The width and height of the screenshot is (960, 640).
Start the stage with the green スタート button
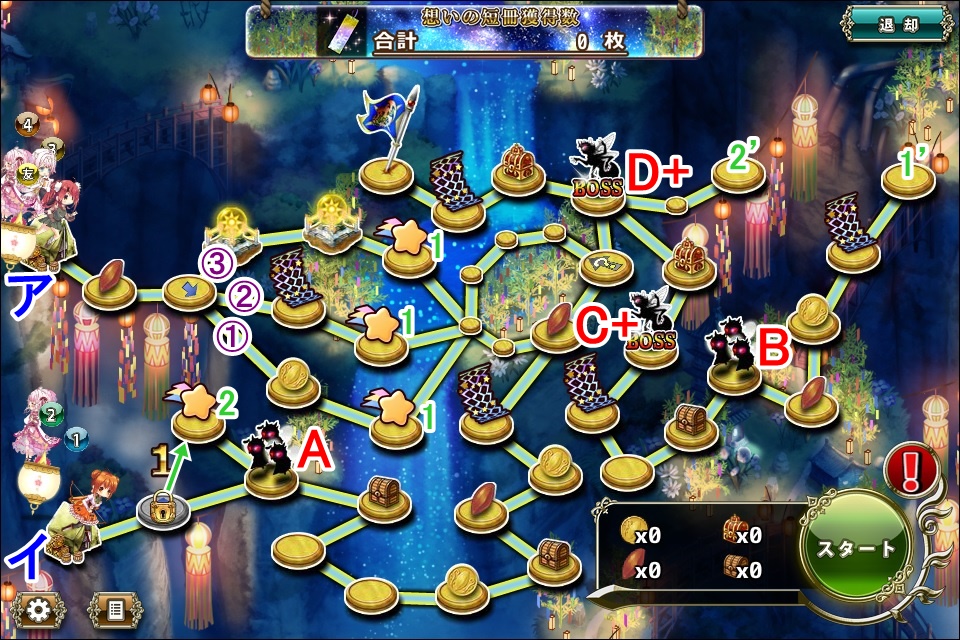[855, 549]
